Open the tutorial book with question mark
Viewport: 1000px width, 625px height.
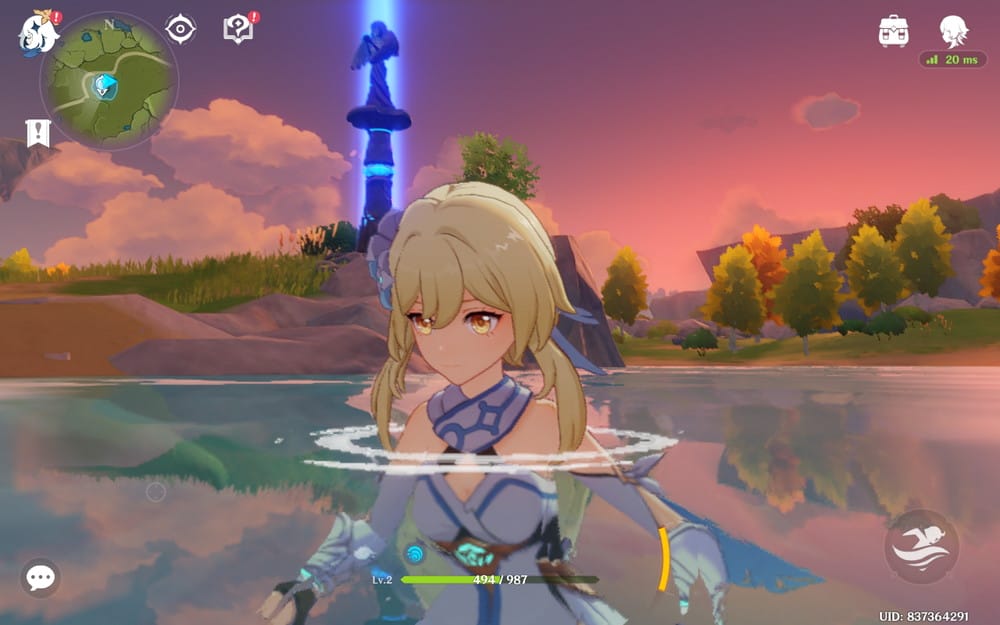click(x=239, y=29)
